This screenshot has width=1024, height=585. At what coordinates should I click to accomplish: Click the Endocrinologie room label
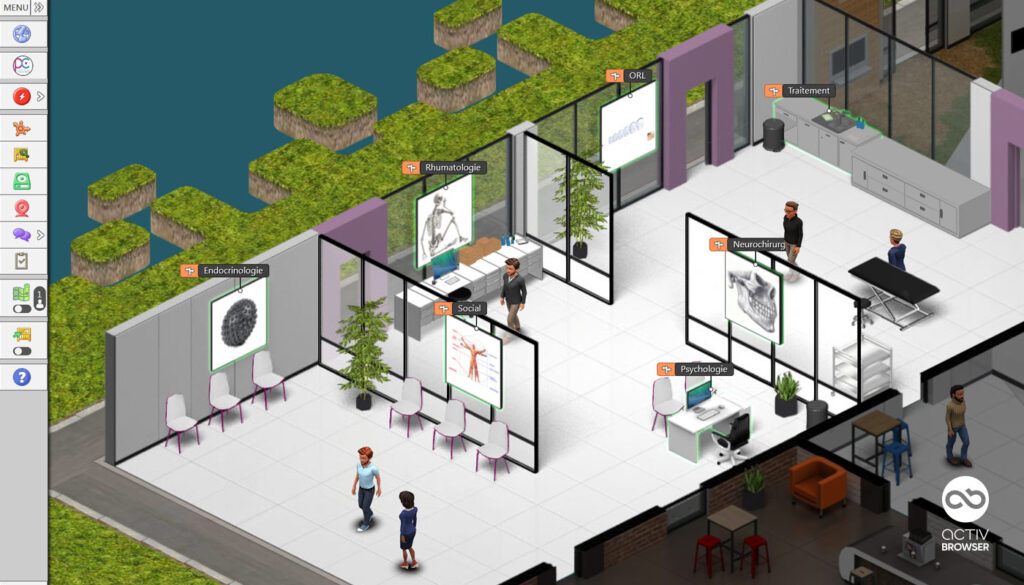click(x=224, y=270)
